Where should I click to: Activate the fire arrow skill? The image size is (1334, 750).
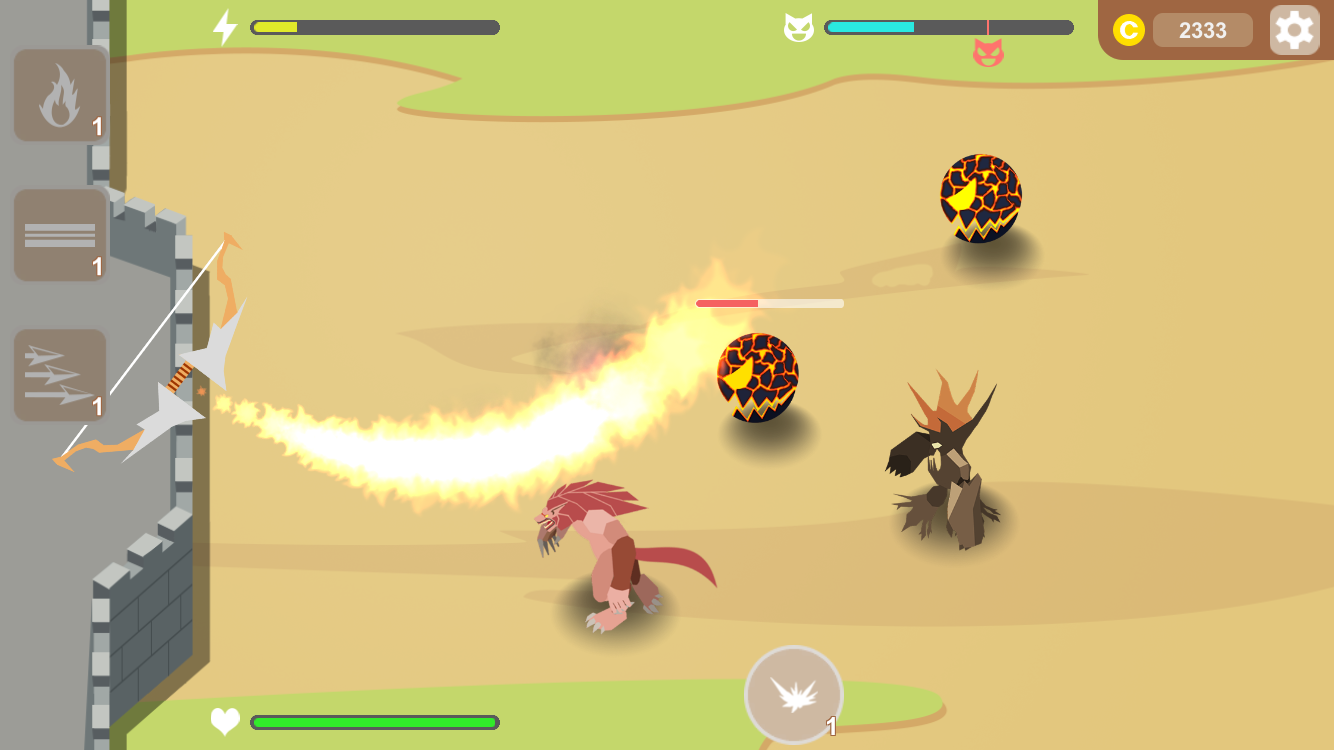point(59,94)
